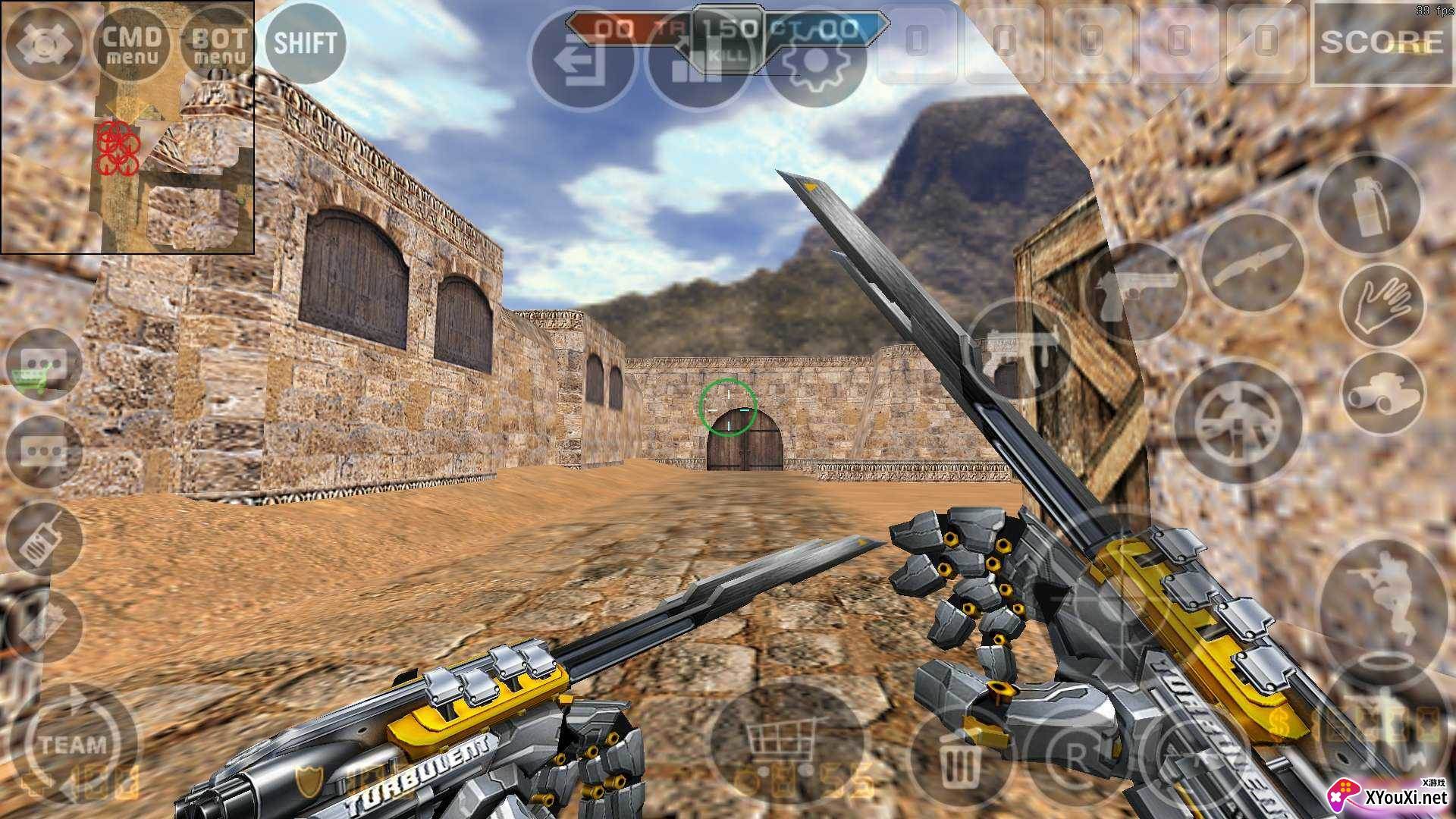Viewport: 1456px width, 819px height.
Task: Activate the binoculars button
Action: [1382, 394]
